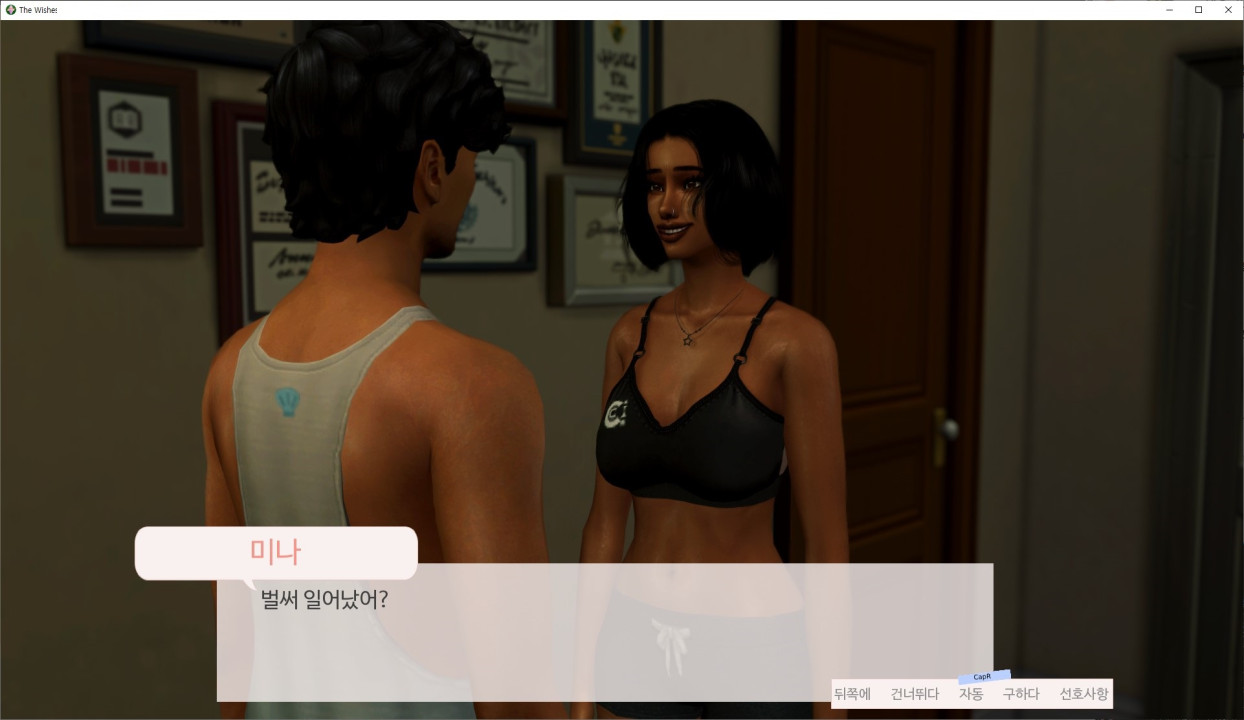1244x720 pixels.
Task: Minimize the game window
Action: 1169,10
